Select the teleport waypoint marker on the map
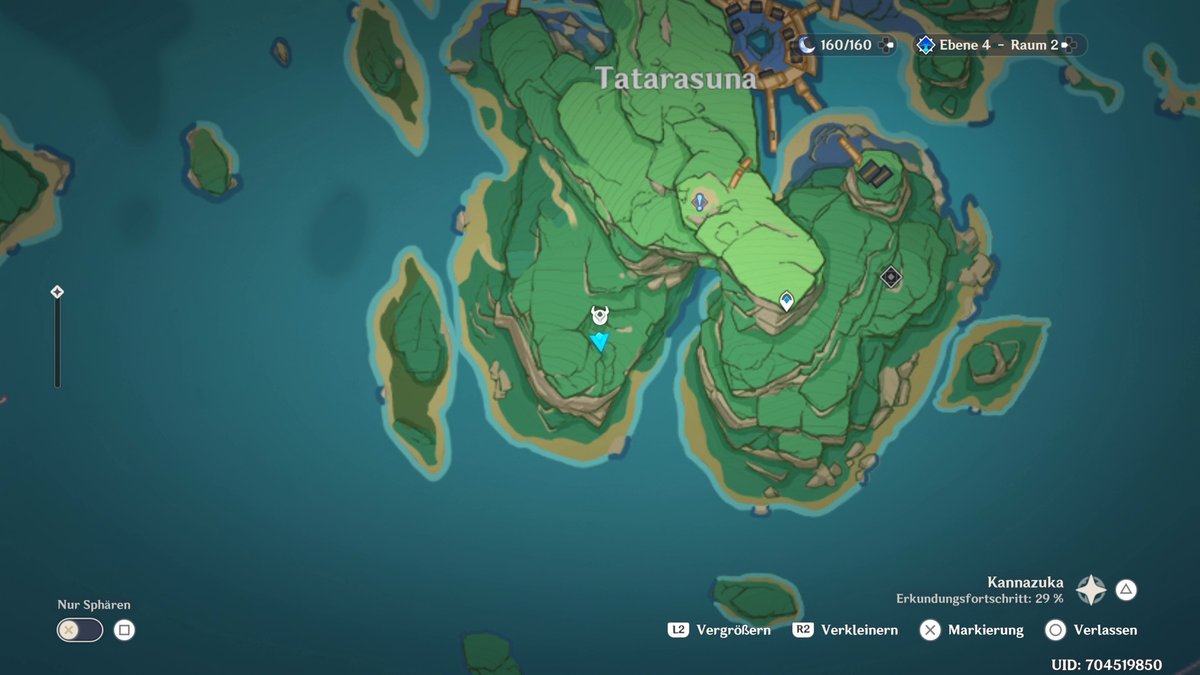 (x=787, y=300)
